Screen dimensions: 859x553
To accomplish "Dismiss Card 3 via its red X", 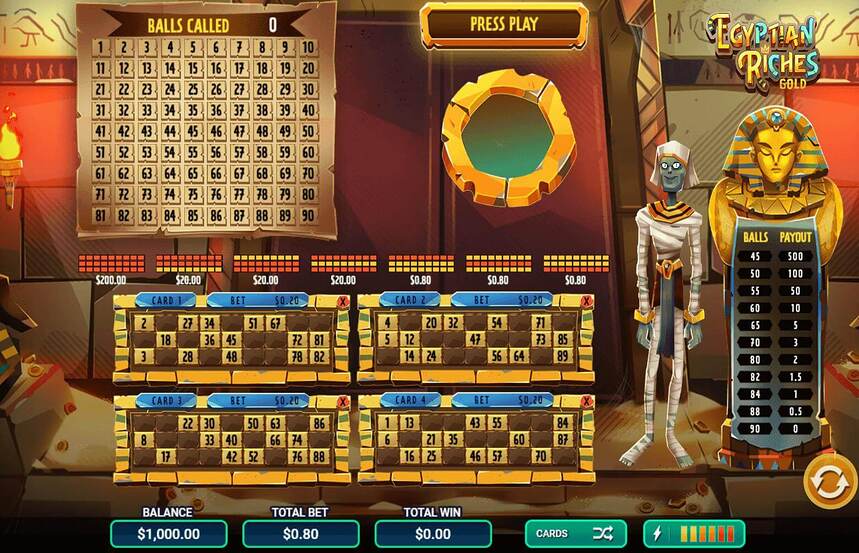I will pyautogui.click(x=344, y=401).
